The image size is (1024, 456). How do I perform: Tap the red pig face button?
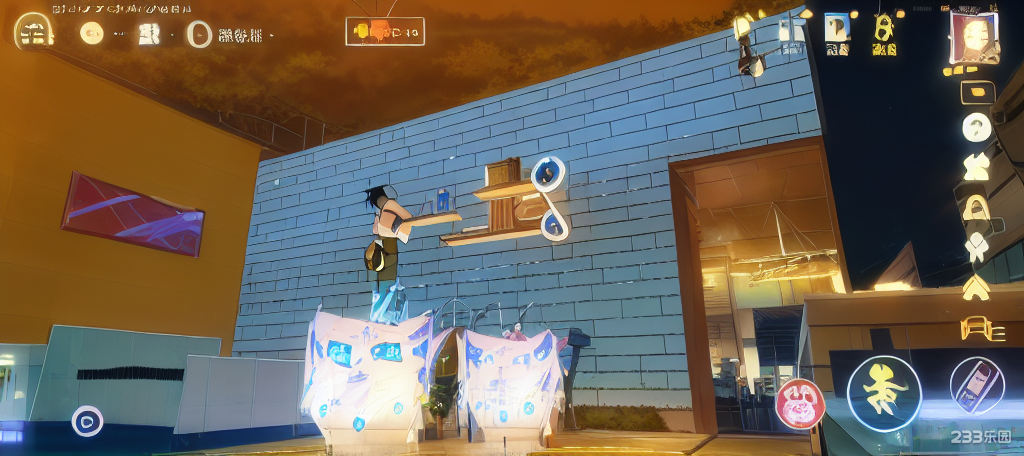799,403
